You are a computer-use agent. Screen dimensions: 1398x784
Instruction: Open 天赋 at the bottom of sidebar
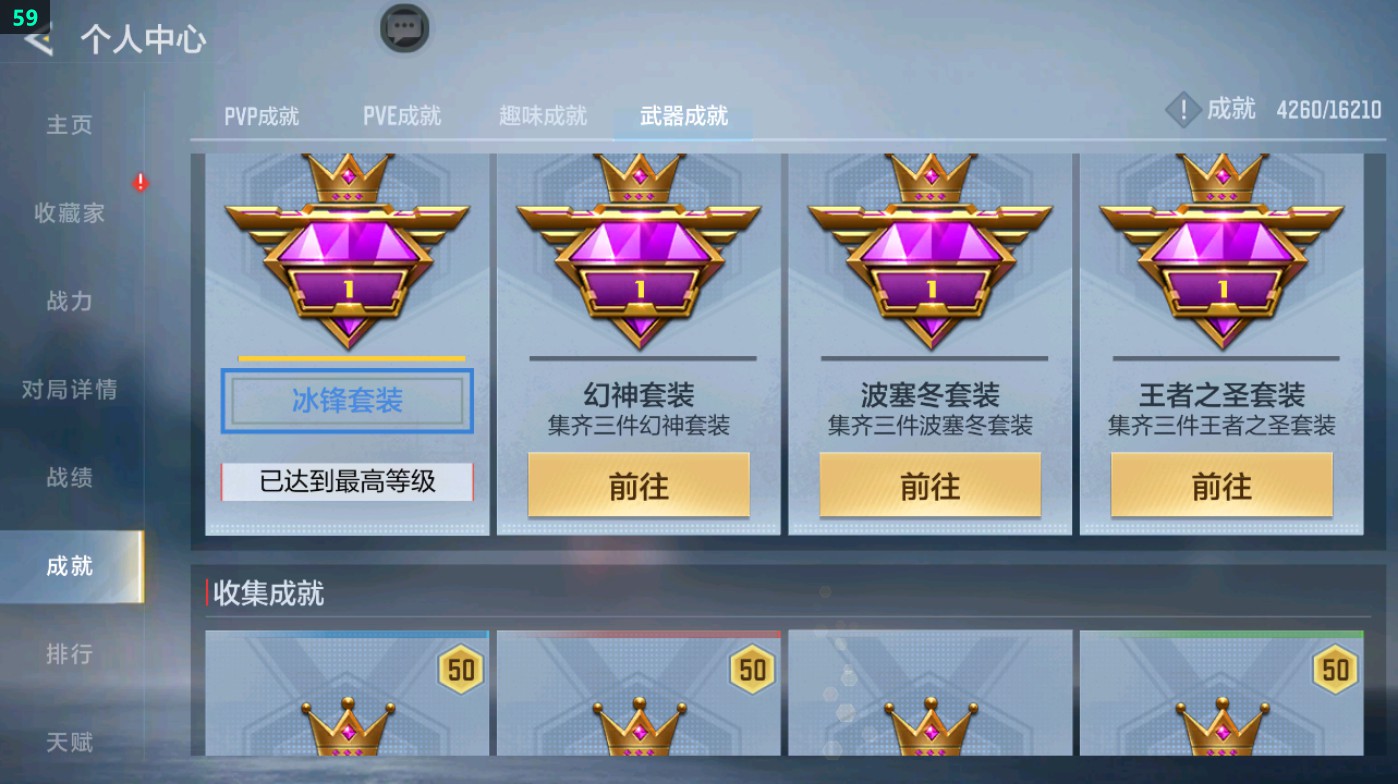68,742
